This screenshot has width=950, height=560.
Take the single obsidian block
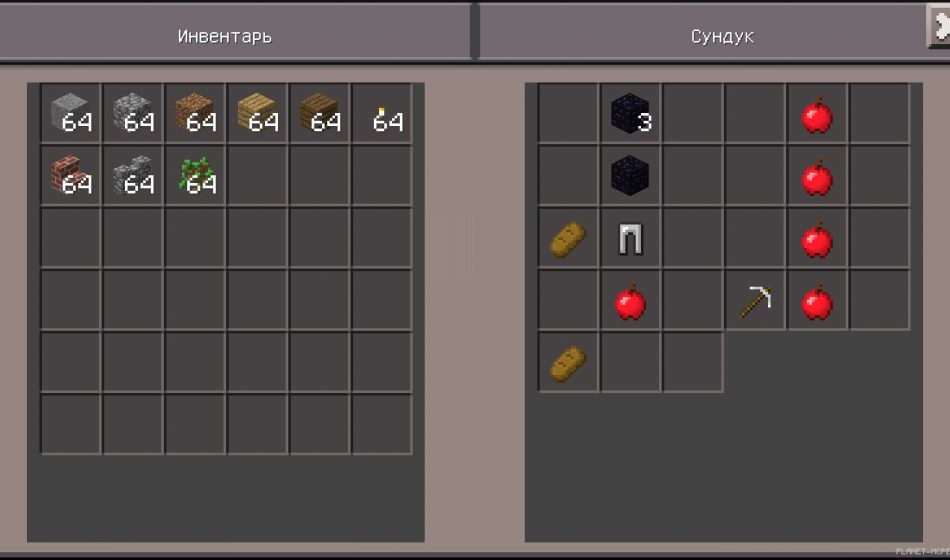630,176
